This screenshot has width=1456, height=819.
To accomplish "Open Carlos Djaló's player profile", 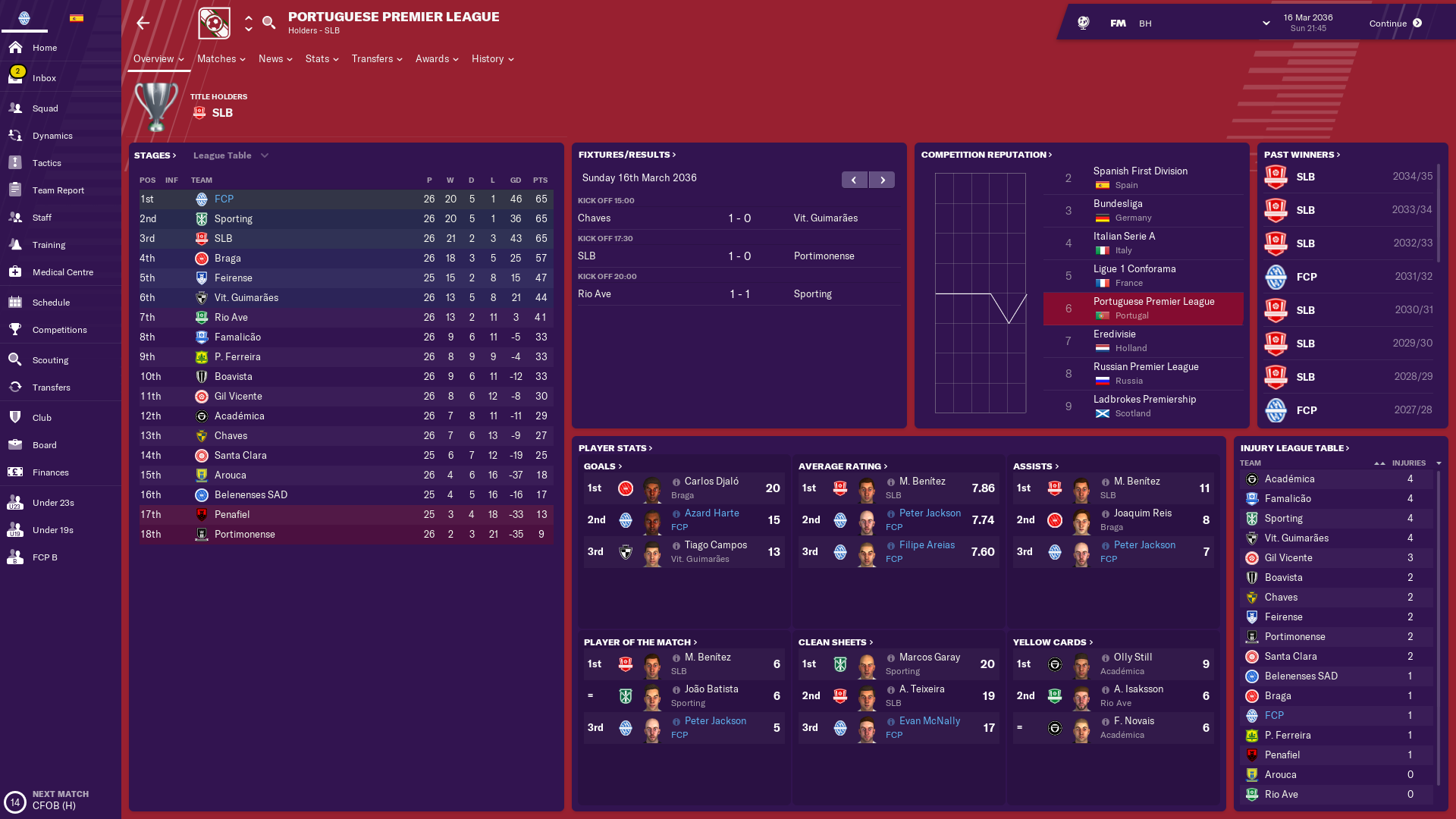I will pyautogui.click(x=711, y=482).
